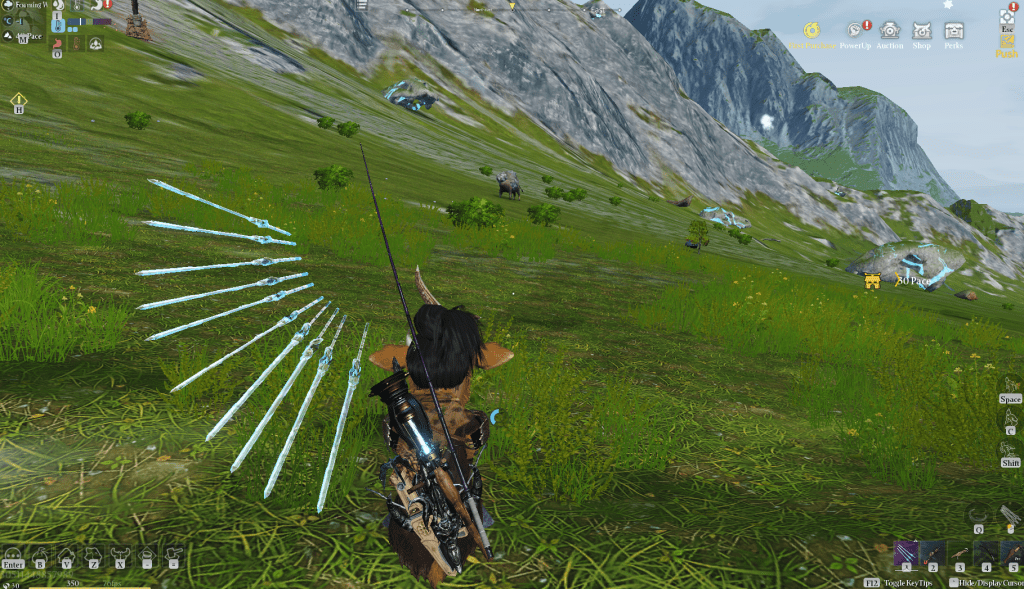Open the Esc system menu icon
The height and width of the screenshot is (589, 1024).
(x=1006, y=18)
